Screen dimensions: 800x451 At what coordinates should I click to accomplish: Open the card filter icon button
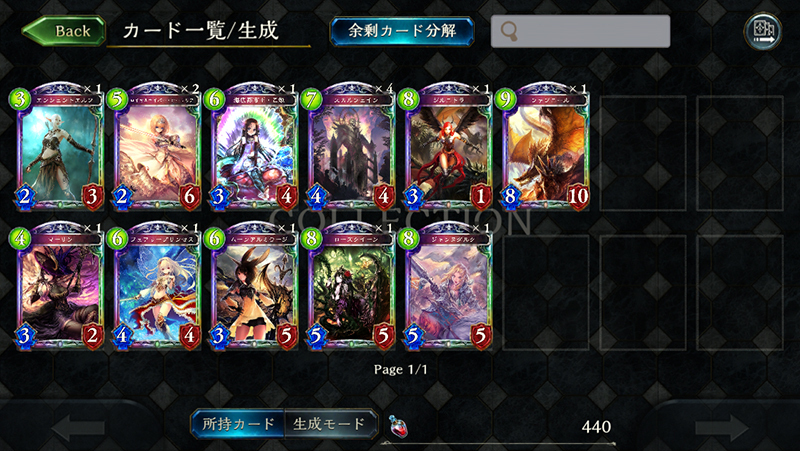pyautogui.click(x=763, y=31)
